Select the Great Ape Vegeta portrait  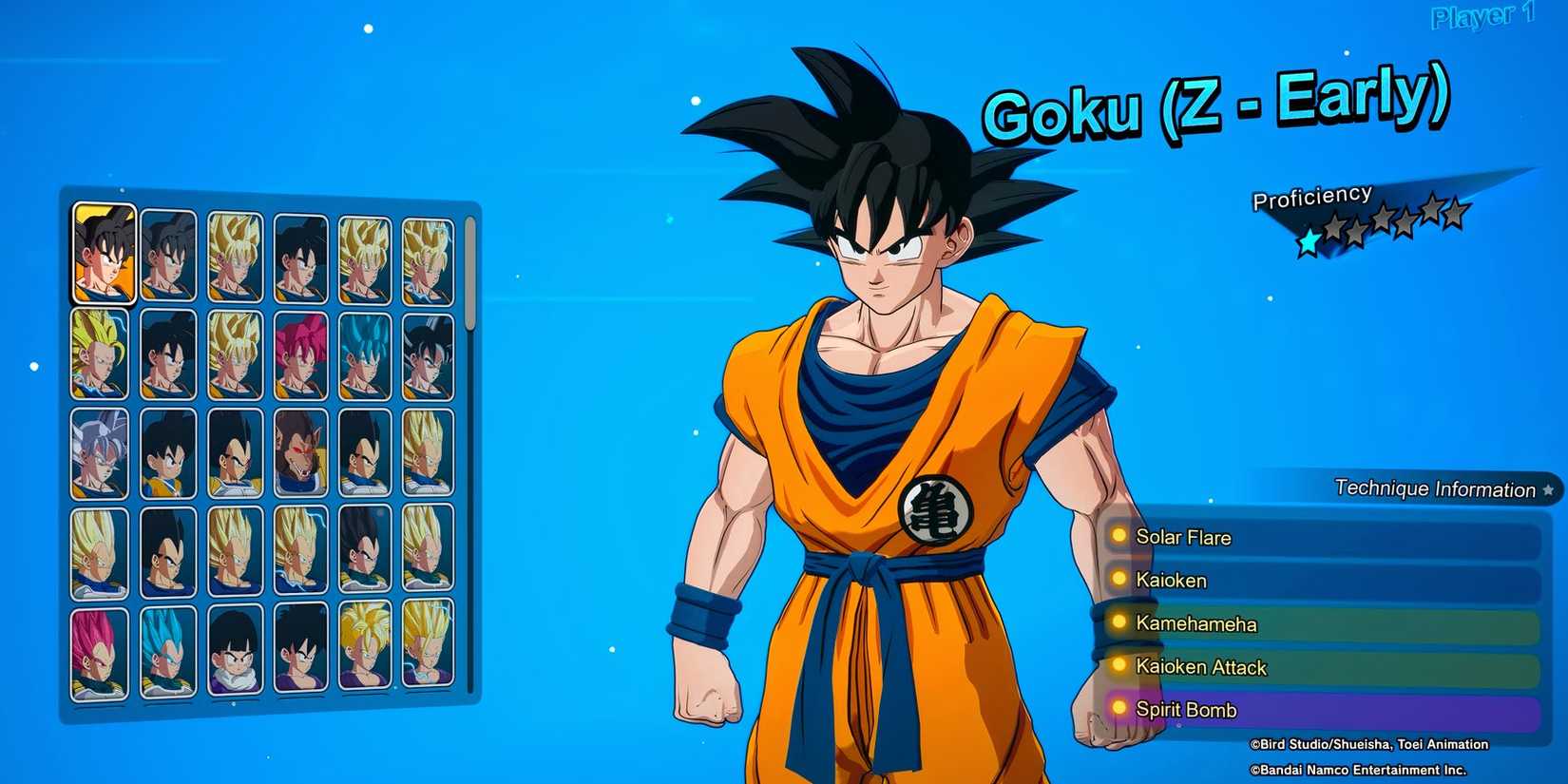click(300, 453)
